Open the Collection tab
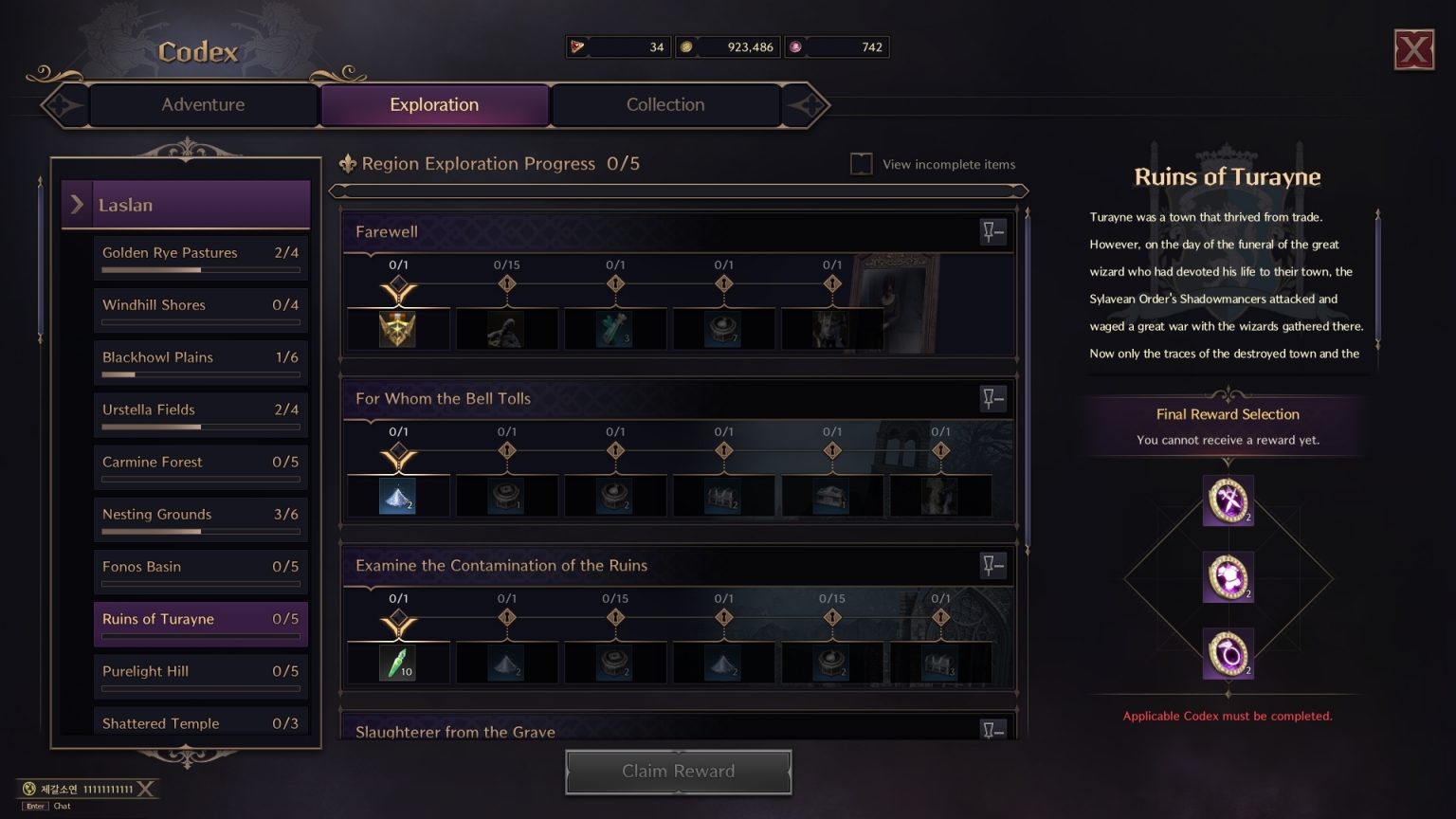 (x=665, y=105)
